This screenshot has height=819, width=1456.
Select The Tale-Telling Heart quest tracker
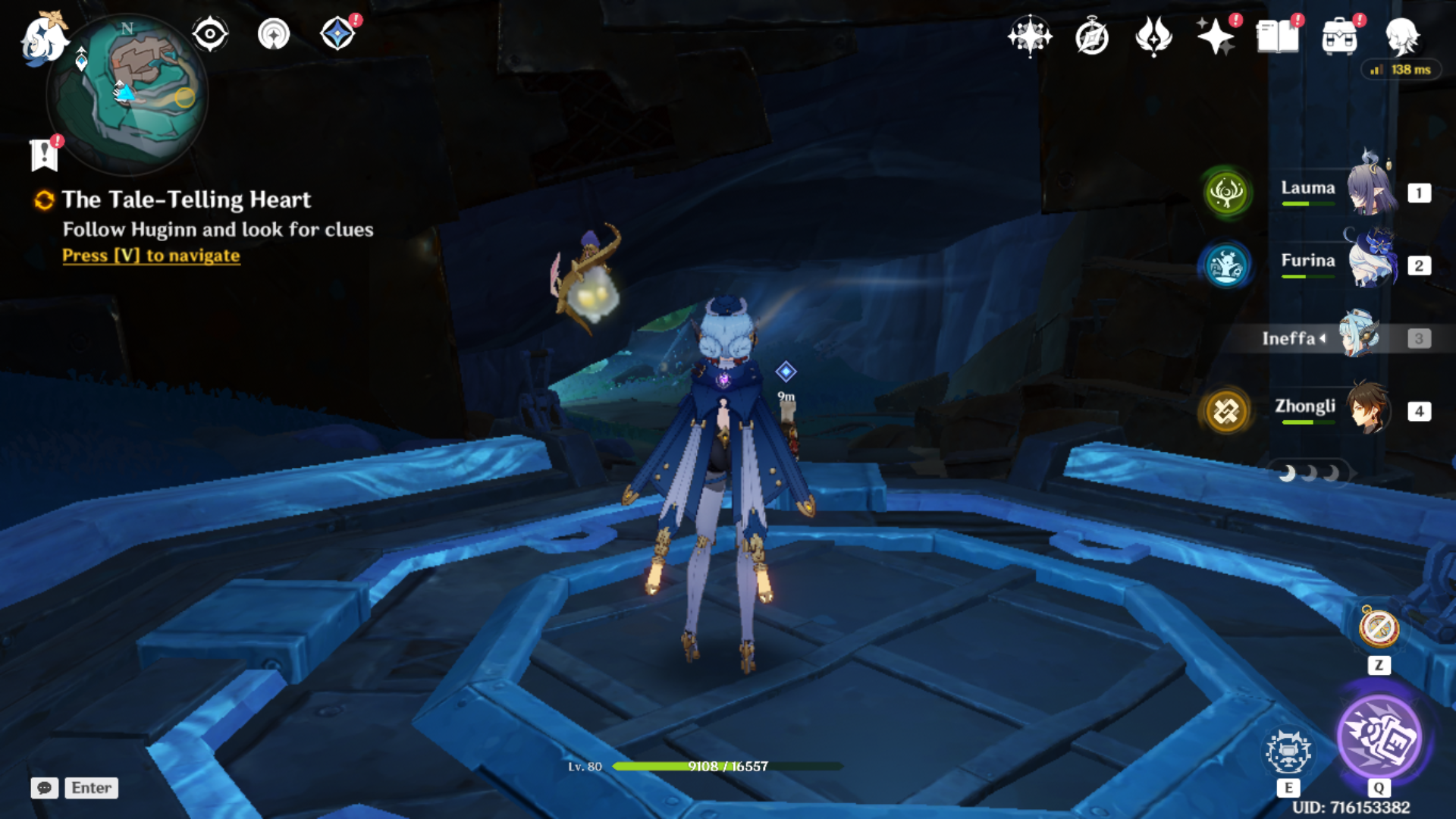(x=186, y=199)
